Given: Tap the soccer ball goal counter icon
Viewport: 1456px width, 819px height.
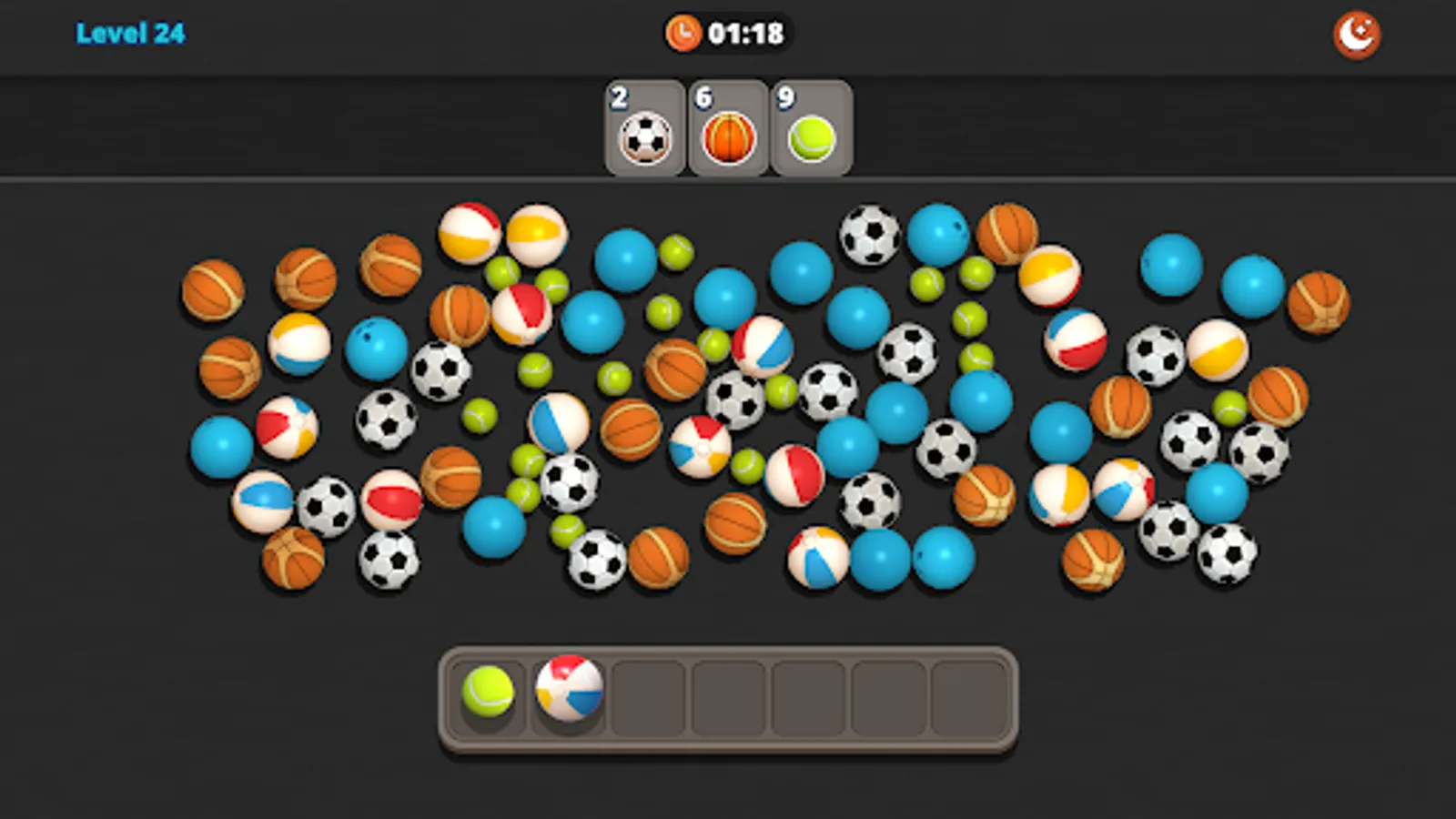Looking at the screenshot, I should (646, 138).
